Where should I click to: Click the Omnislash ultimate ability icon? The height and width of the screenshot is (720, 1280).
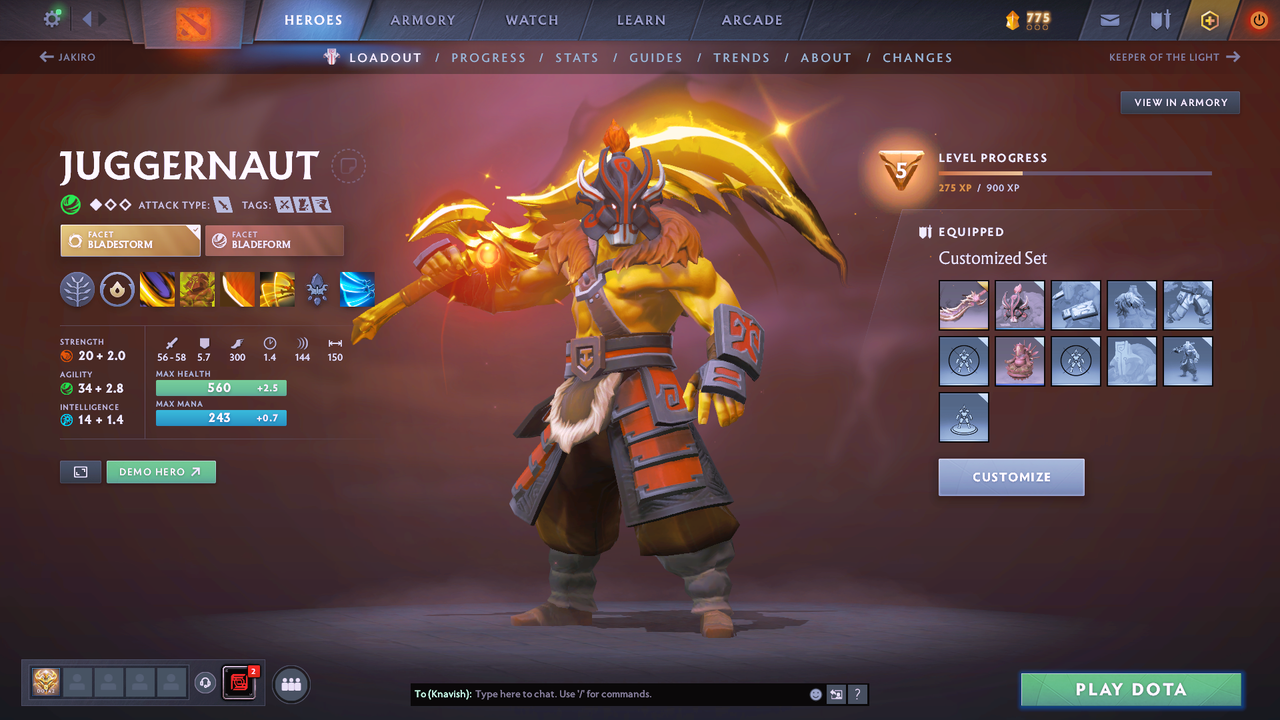tap(277, 290)
